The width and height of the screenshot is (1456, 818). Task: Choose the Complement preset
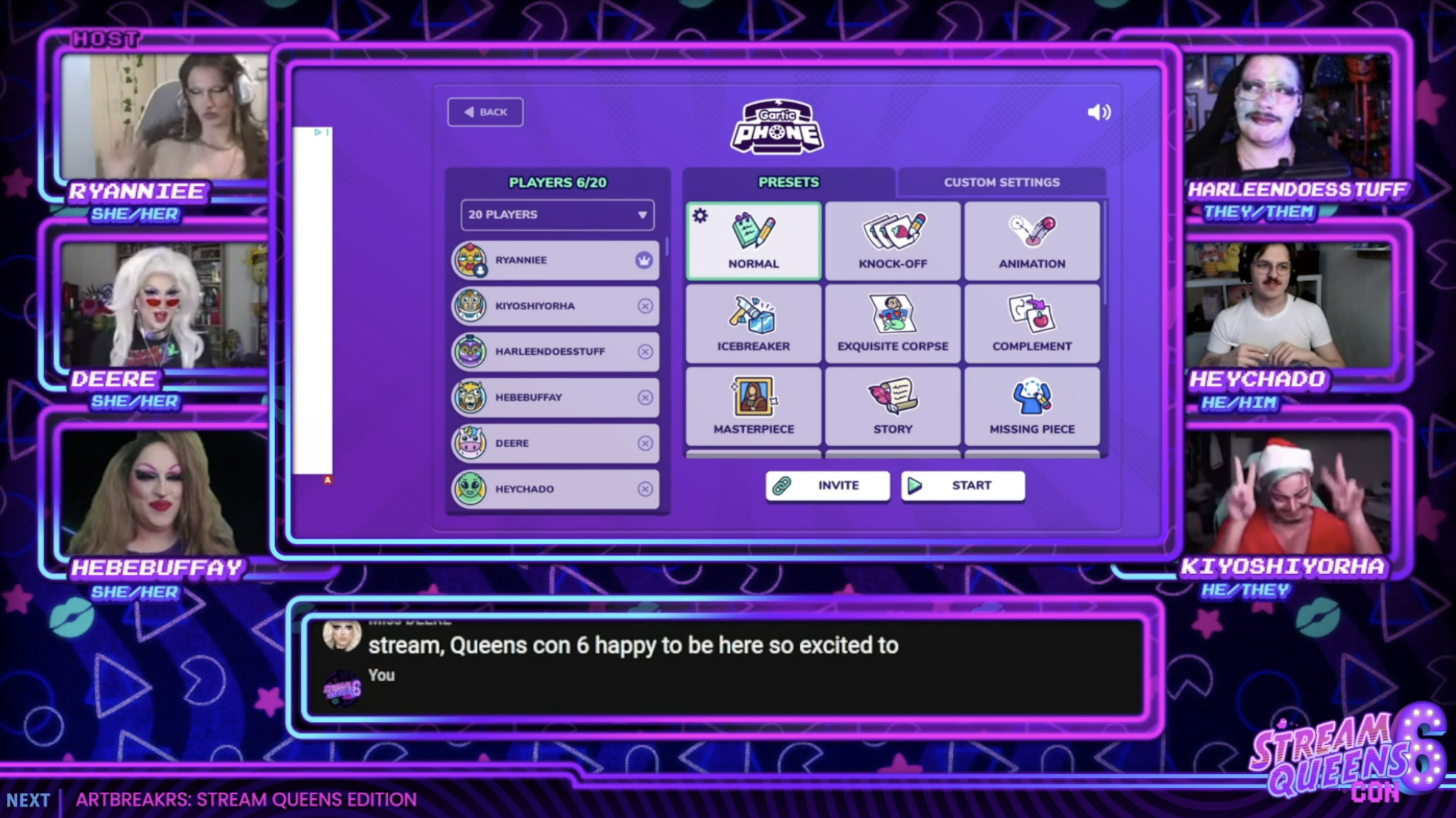pos(1032,324)
